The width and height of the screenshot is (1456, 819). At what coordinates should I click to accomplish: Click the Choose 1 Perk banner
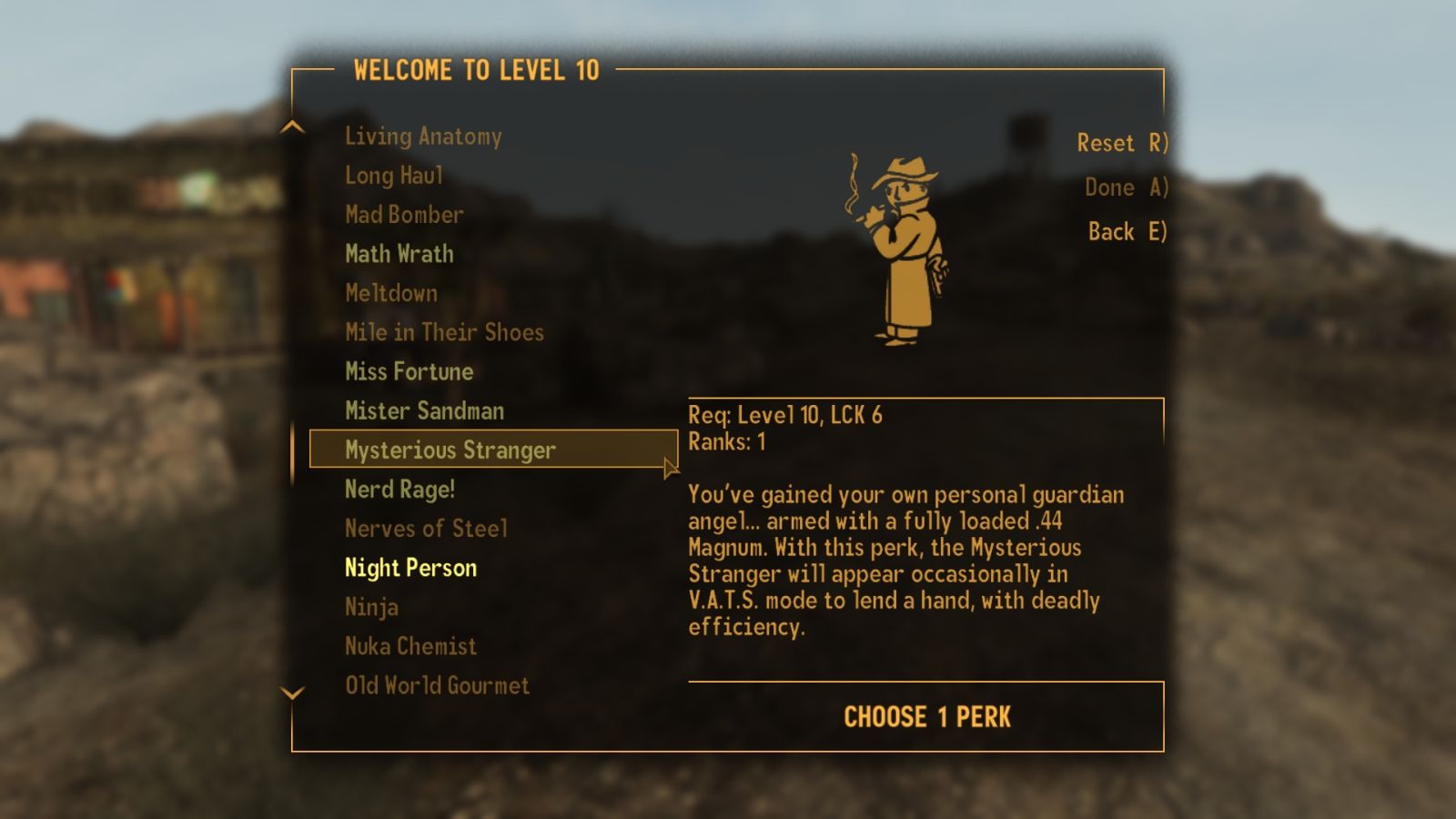(x=925, y=718)
